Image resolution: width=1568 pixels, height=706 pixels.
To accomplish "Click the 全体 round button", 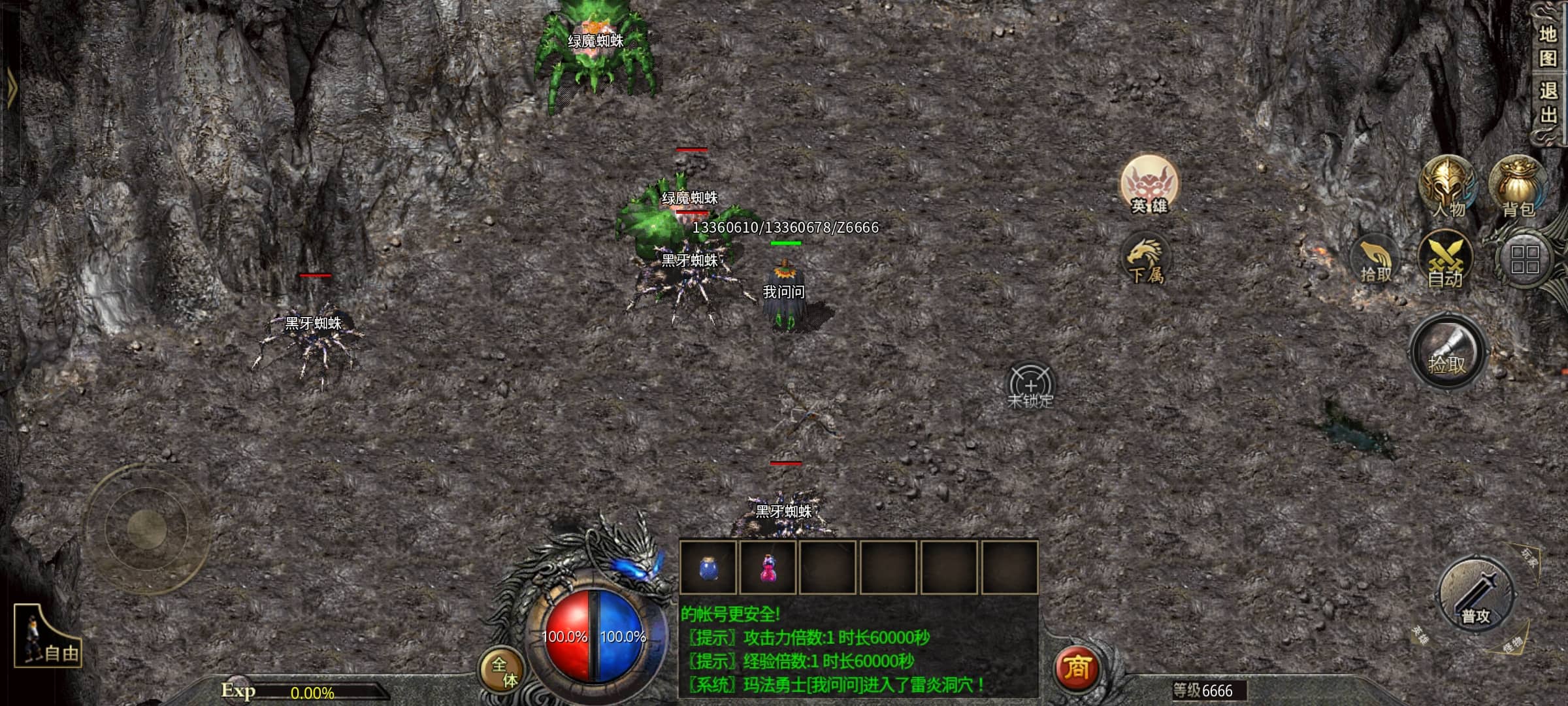I will pos(503,671).
